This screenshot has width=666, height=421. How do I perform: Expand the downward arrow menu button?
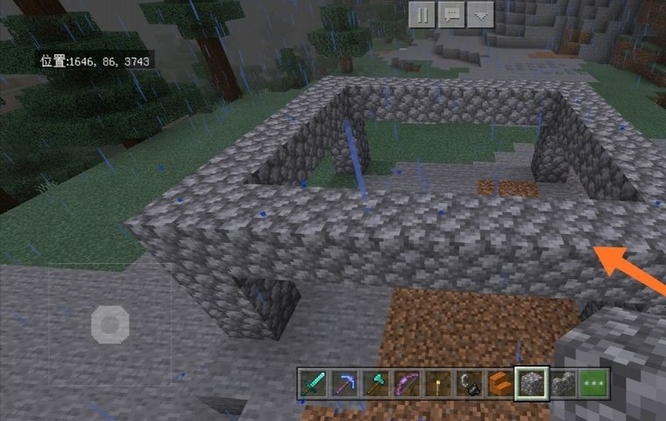pos(481,15)
